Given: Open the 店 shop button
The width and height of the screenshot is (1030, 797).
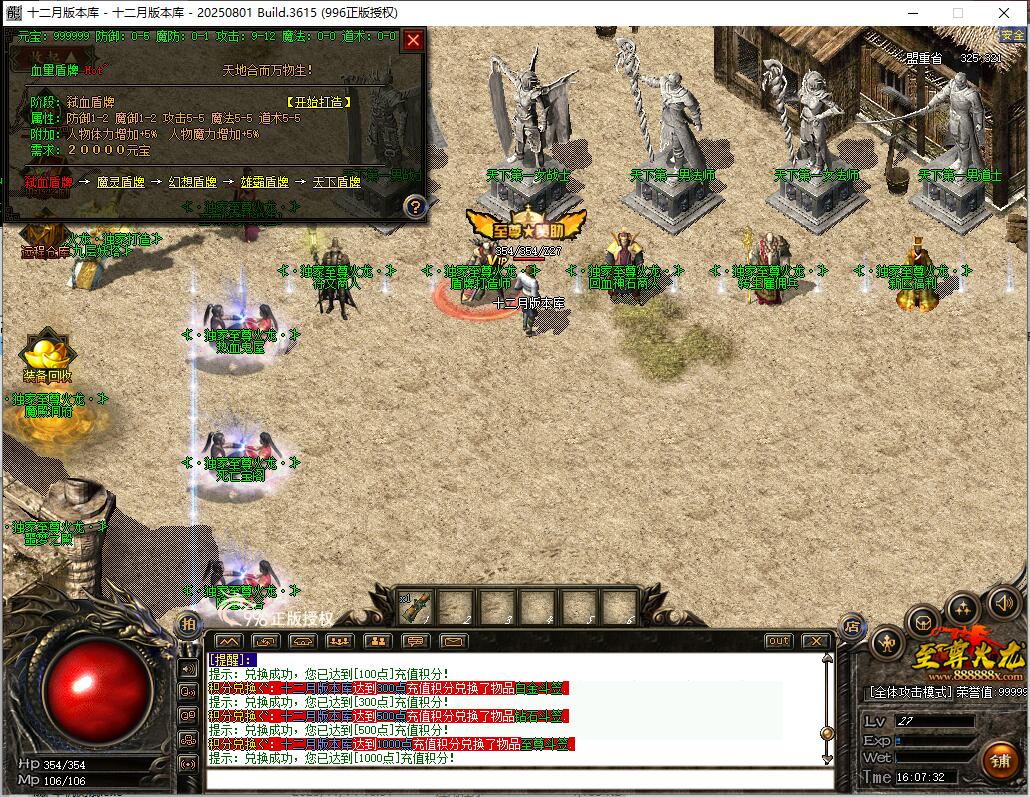Looking at the screenshot, I should click(852, 626).
